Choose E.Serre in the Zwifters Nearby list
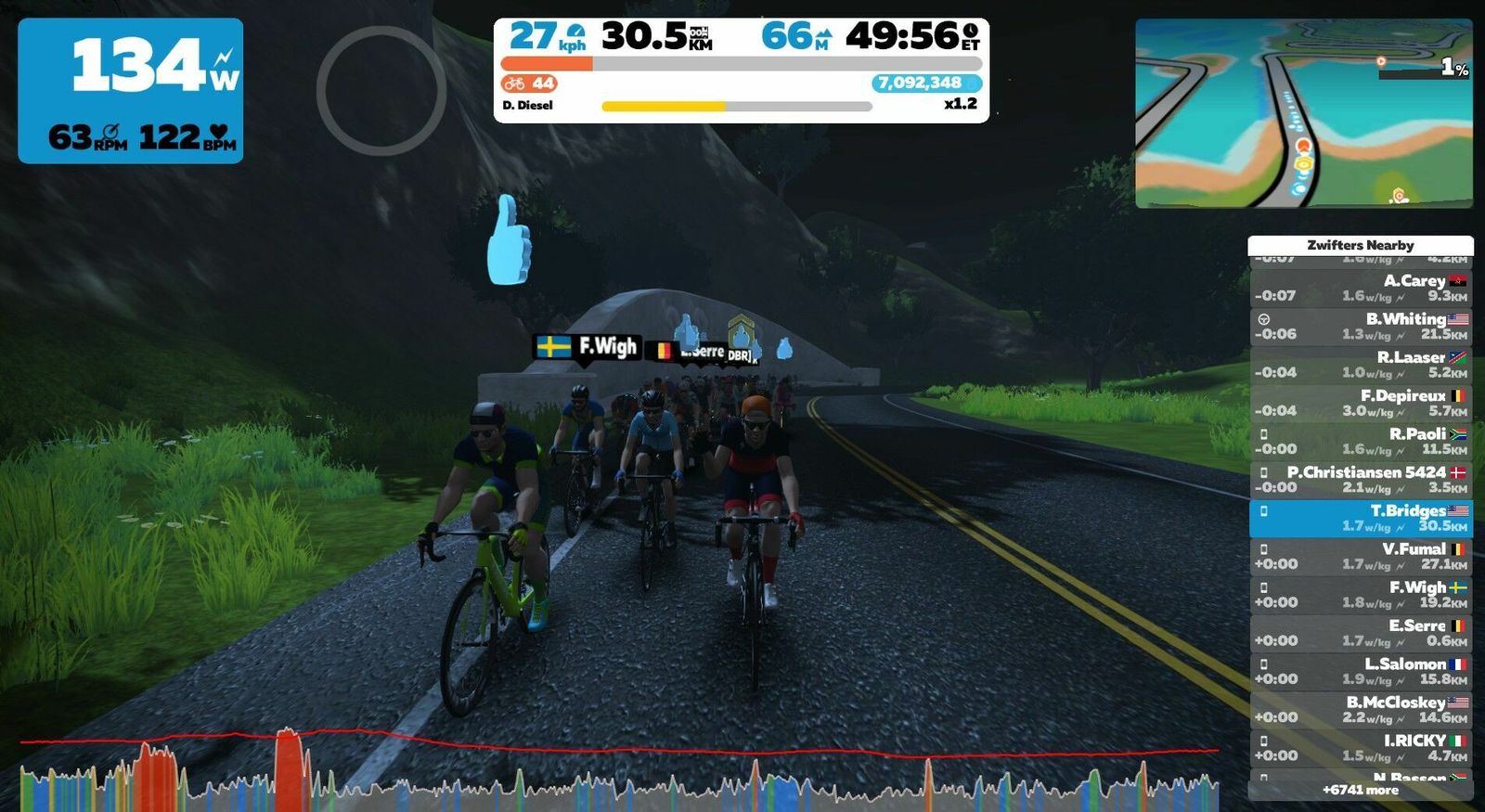The width and height of the screenshot is (1485, 812). click(1360, 633)
